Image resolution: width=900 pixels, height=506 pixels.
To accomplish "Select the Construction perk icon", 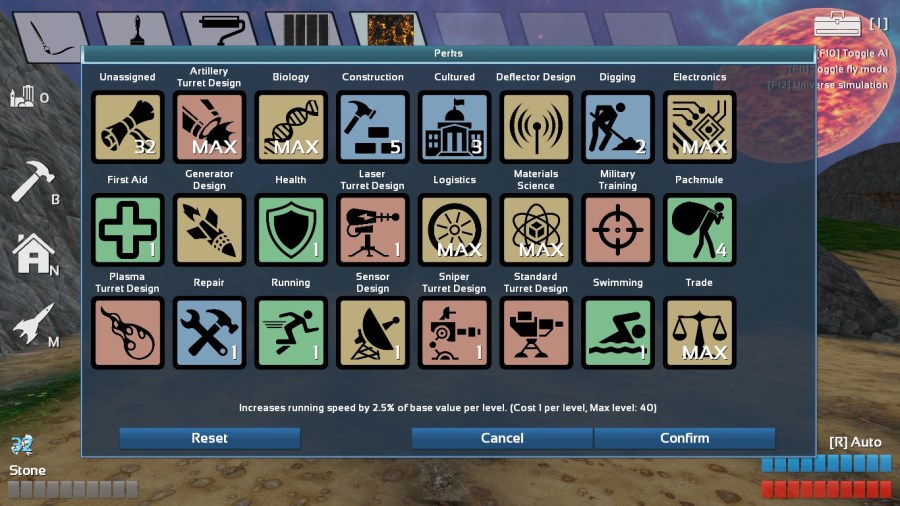I will (x=372, y=127).
